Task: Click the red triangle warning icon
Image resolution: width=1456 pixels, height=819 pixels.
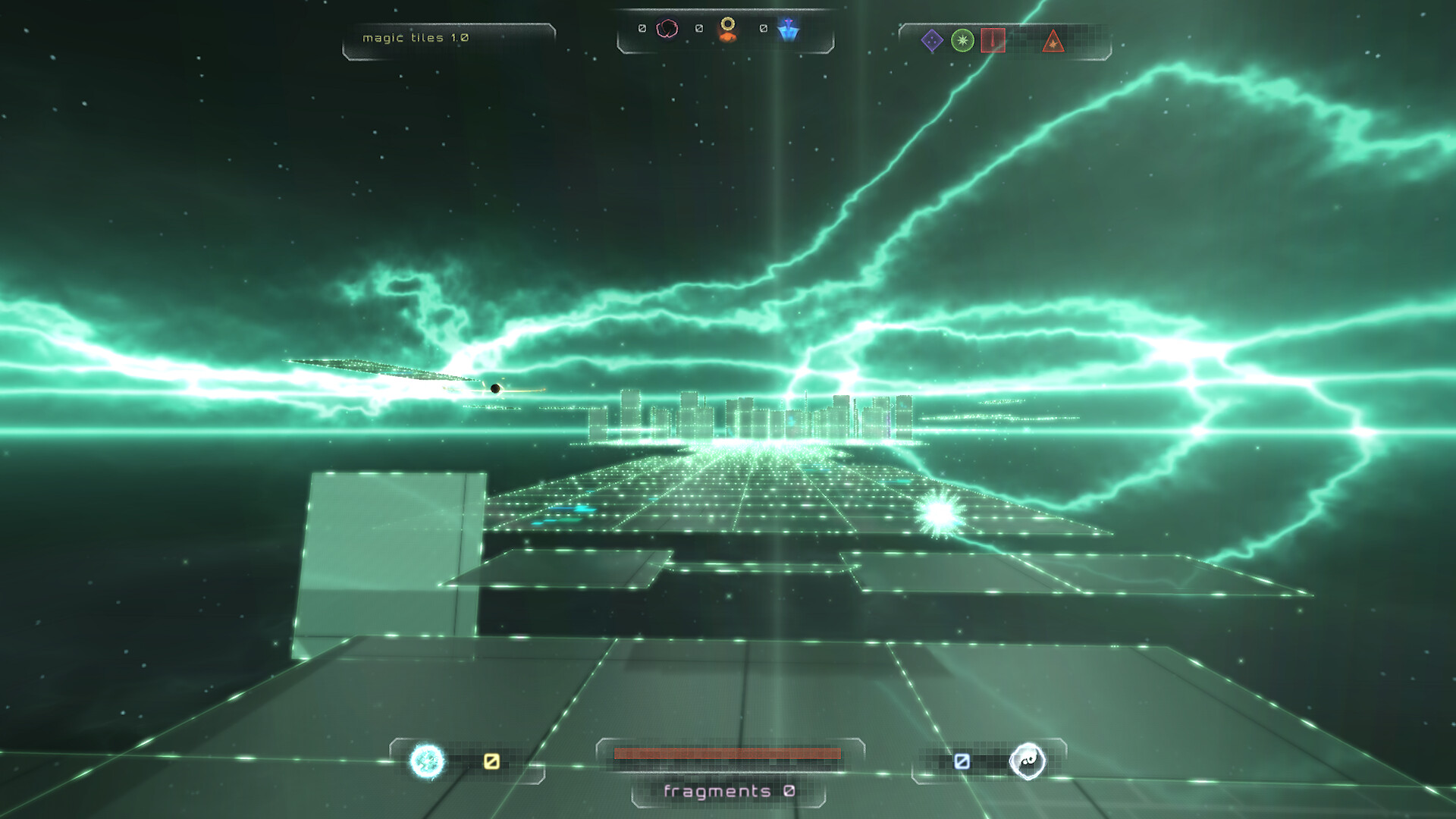Action: point(1054,42)
